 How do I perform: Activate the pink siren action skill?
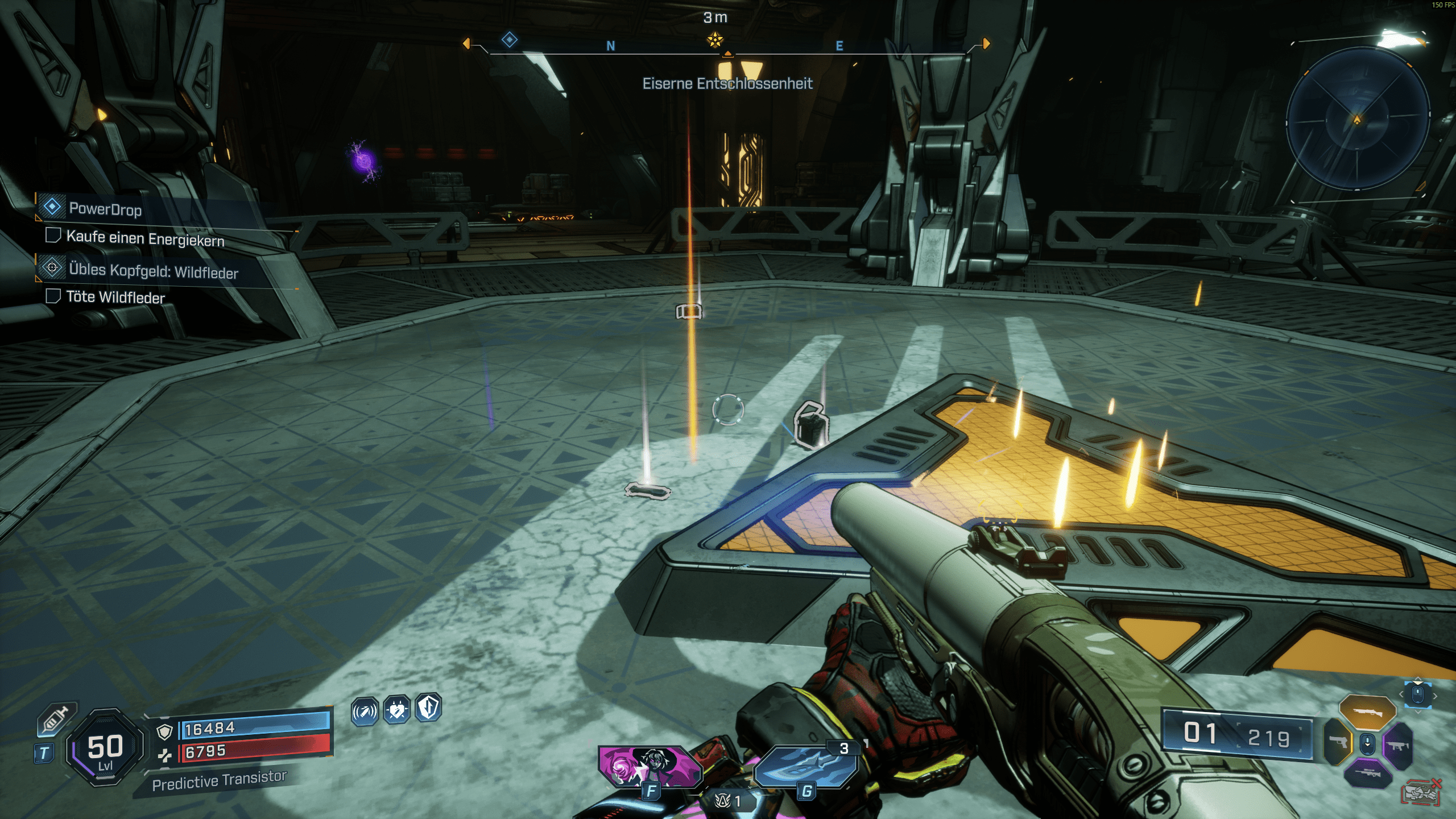[x=650, y=766]
